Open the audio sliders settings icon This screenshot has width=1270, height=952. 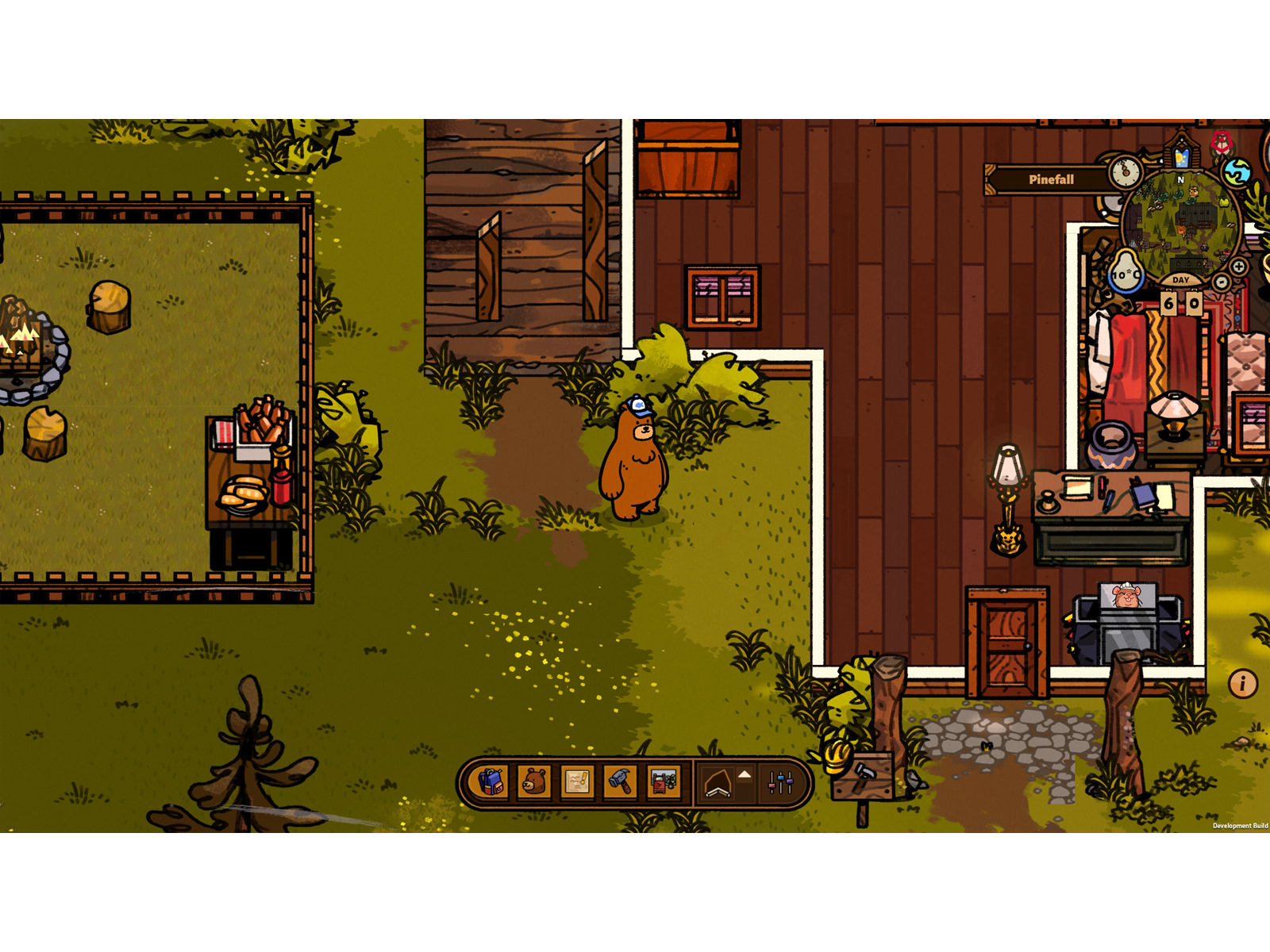[x=780, y=781]
